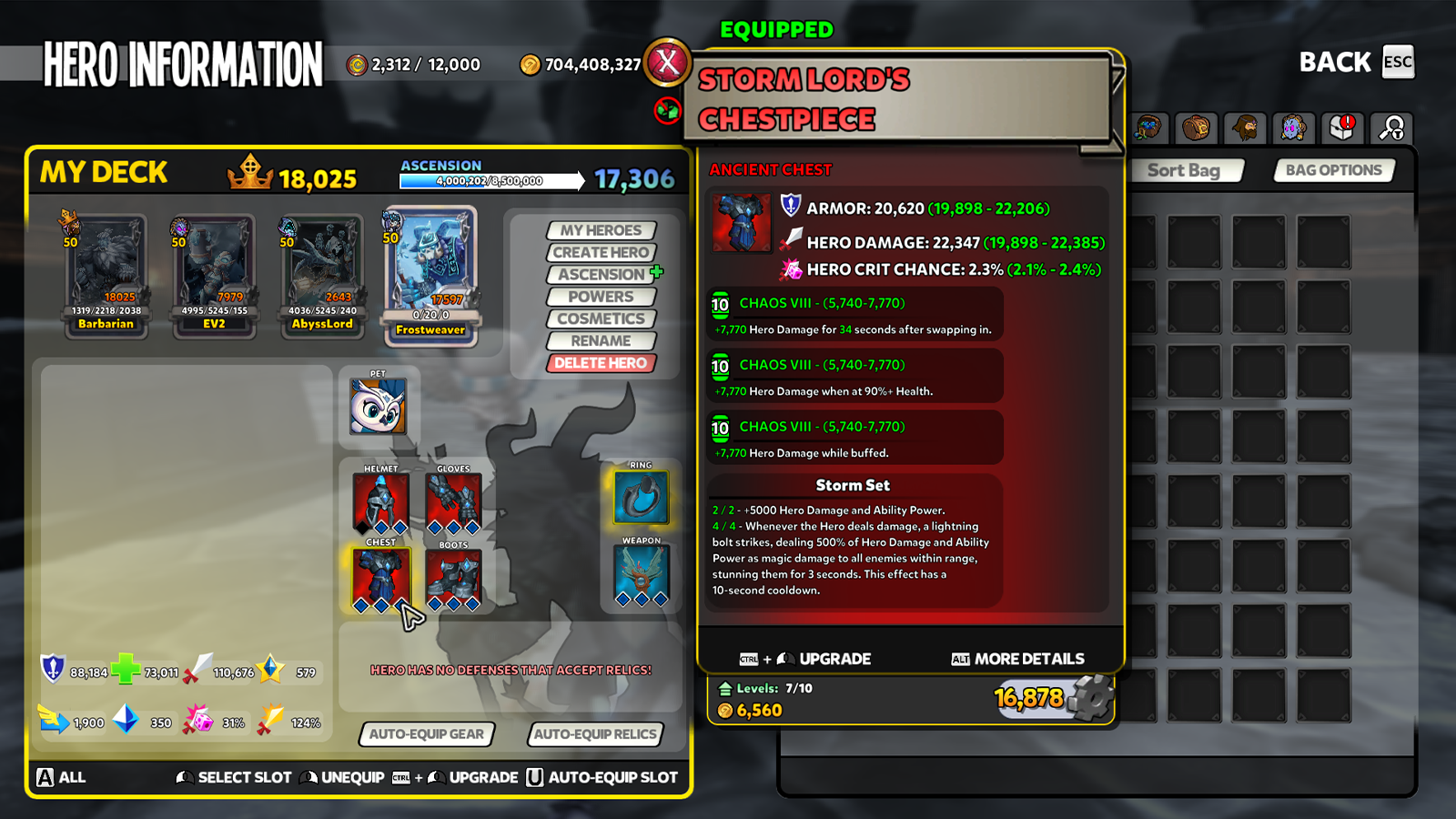Open the Ascension menu

[601, 275]
